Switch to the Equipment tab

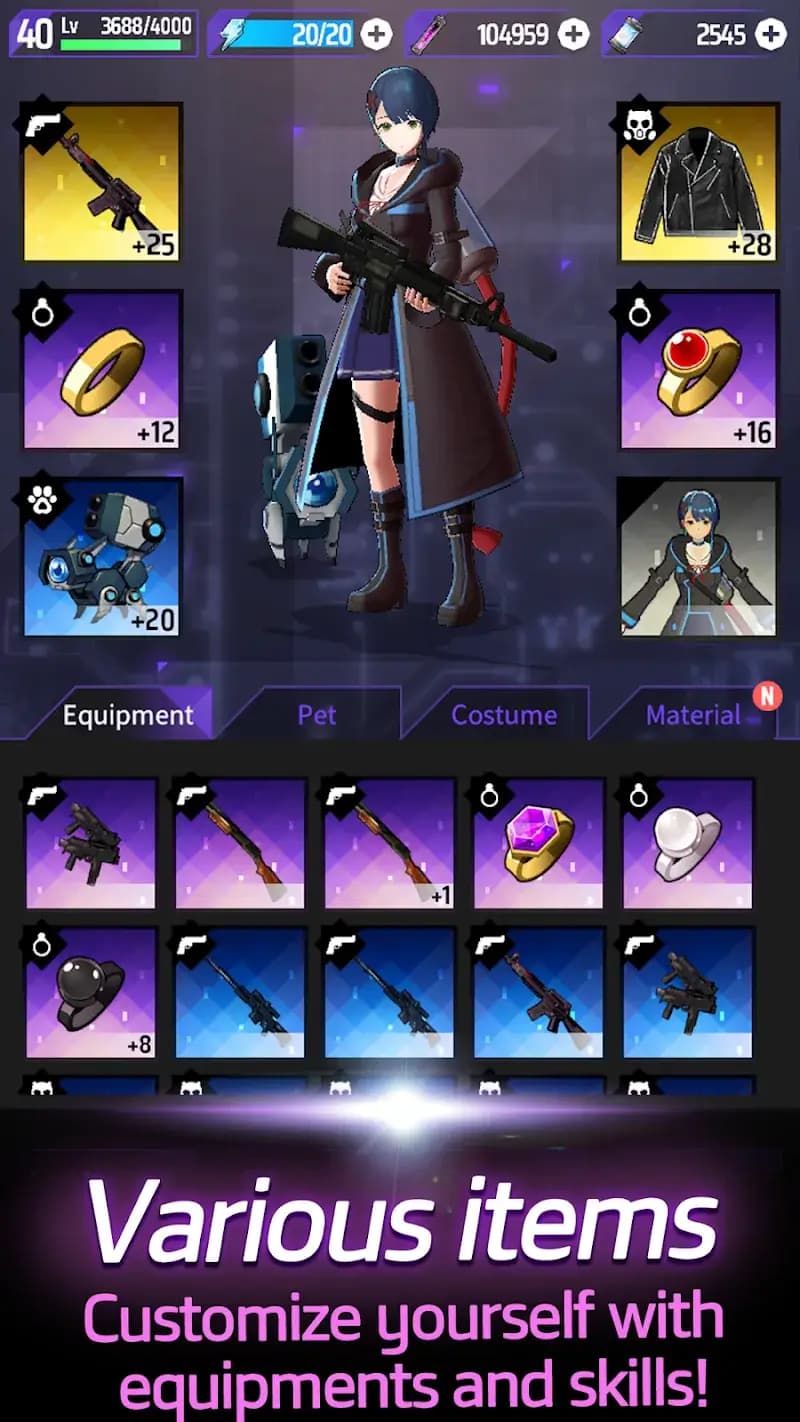pyautogui.click(x=128, y=715)
